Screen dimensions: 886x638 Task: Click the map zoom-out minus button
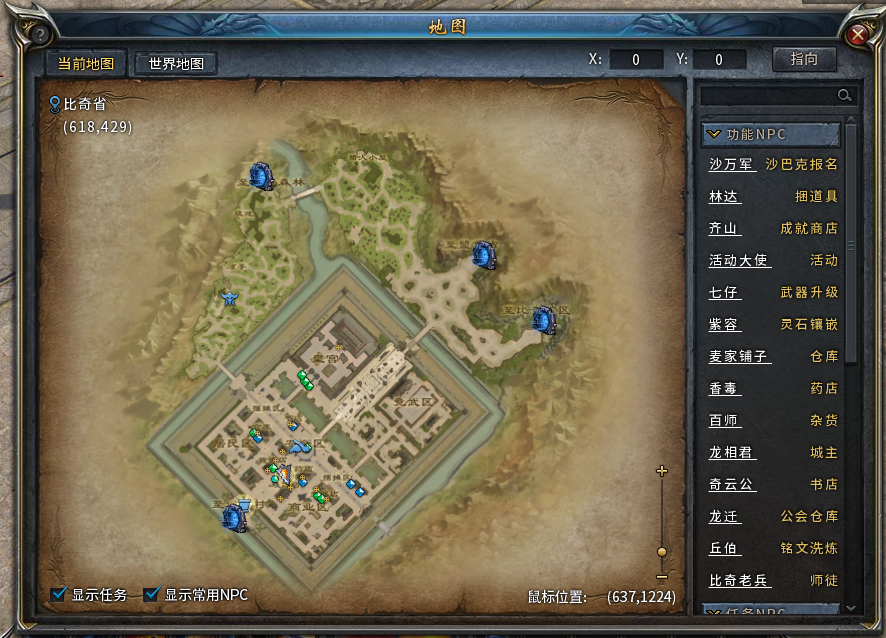click(x=661, y=577)
